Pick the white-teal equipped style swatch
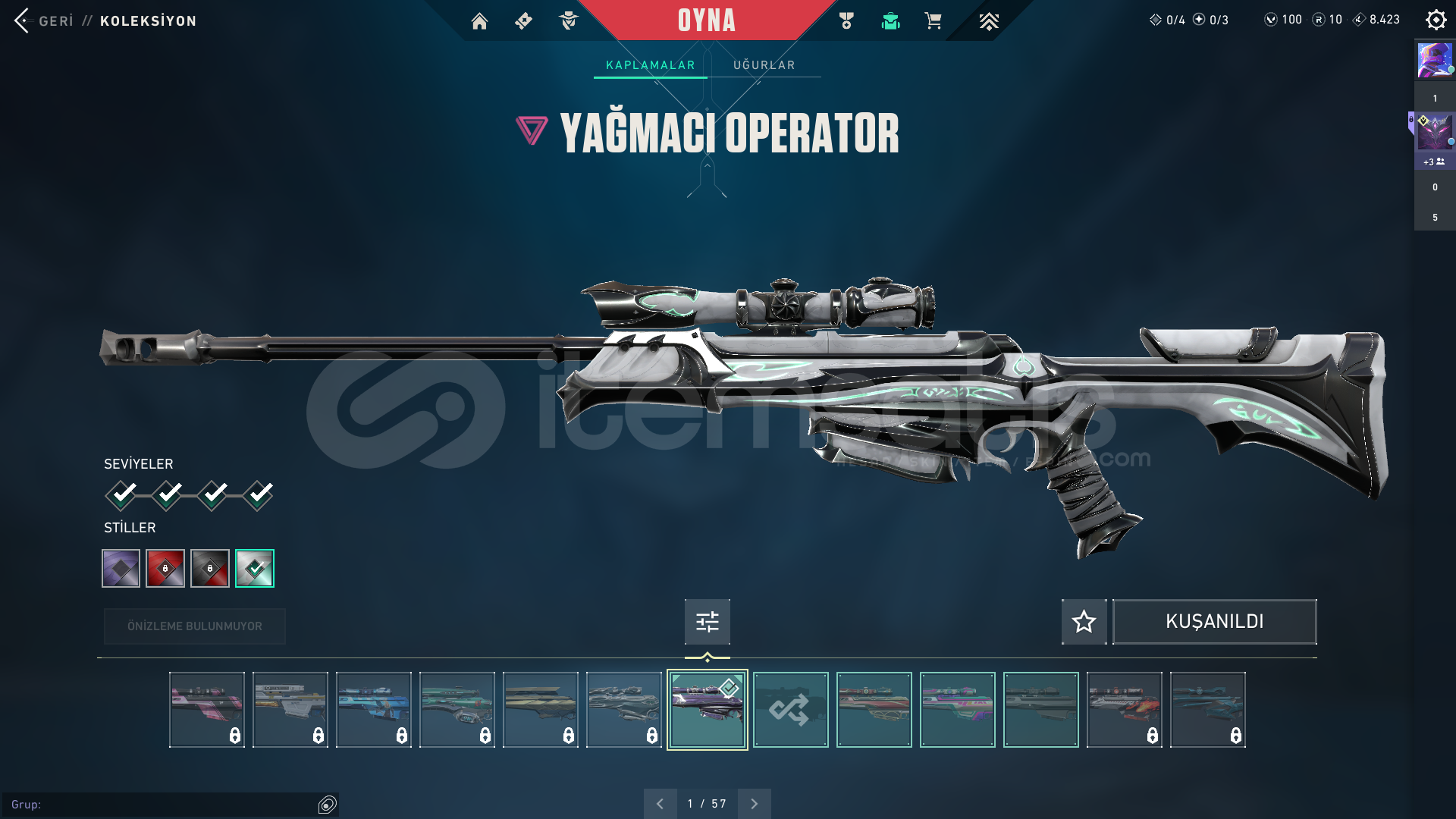The image size is (1456, 819). [255, 568]
